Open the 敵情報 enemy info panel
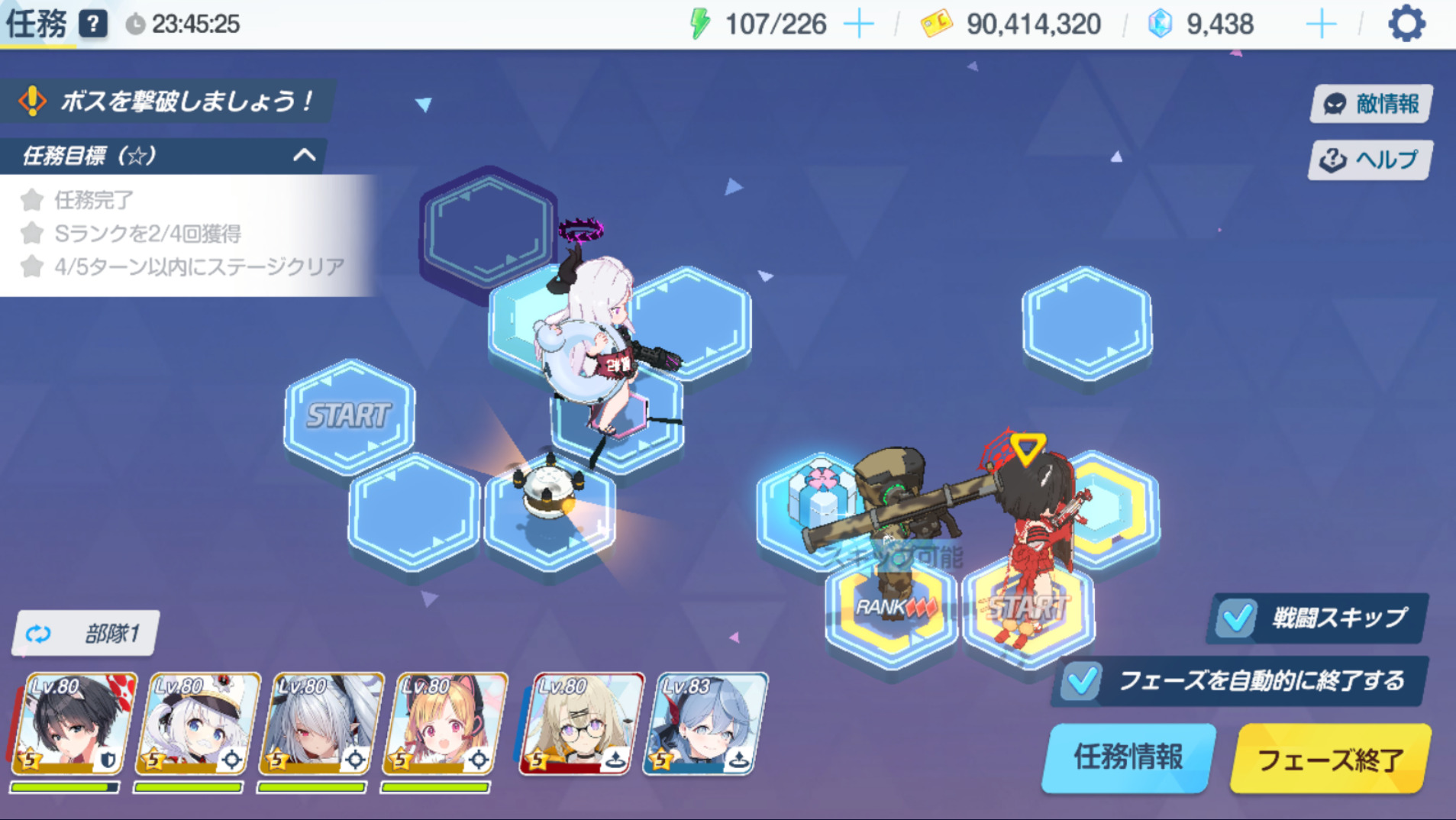The height and width of the screenshot is (820, 1456). click(x=1370, y=103)
